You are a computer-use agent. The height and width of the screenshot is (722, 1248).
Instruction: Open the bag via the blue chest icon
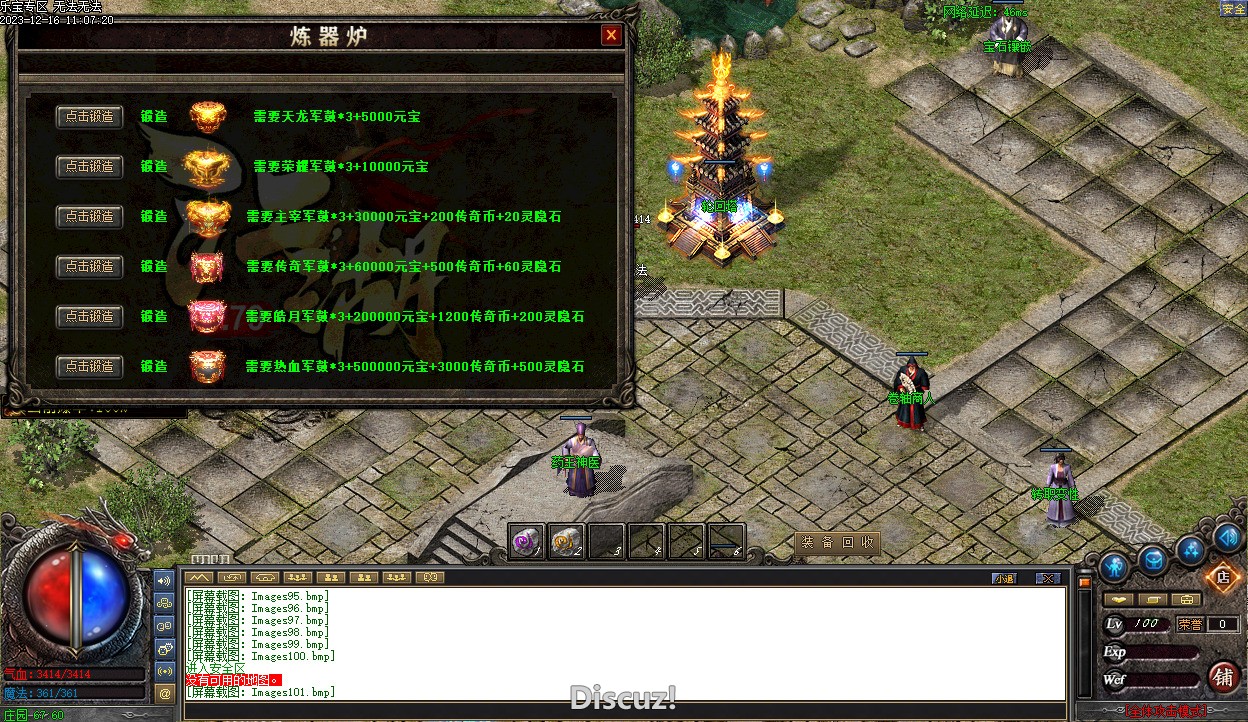1154,560
